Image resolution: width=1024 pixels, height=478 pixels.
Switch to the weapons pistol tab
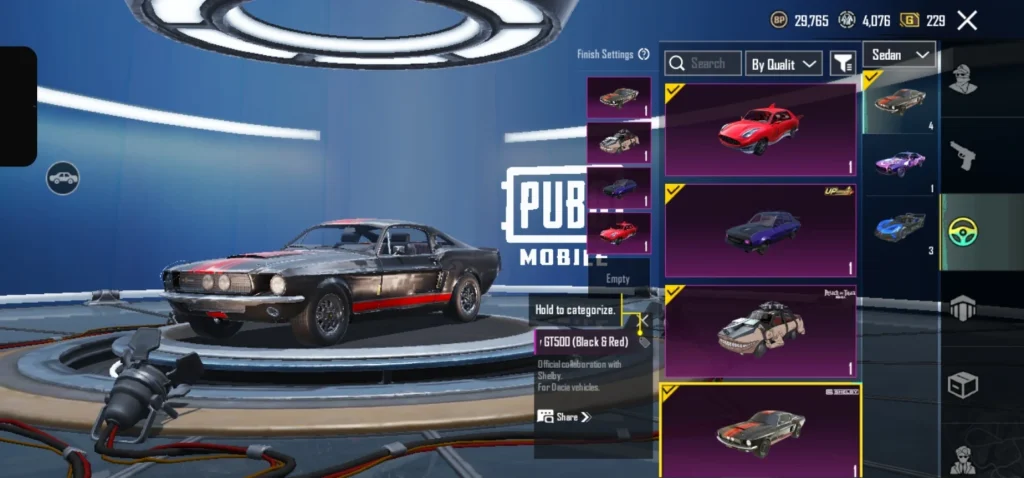pos(964,155)
